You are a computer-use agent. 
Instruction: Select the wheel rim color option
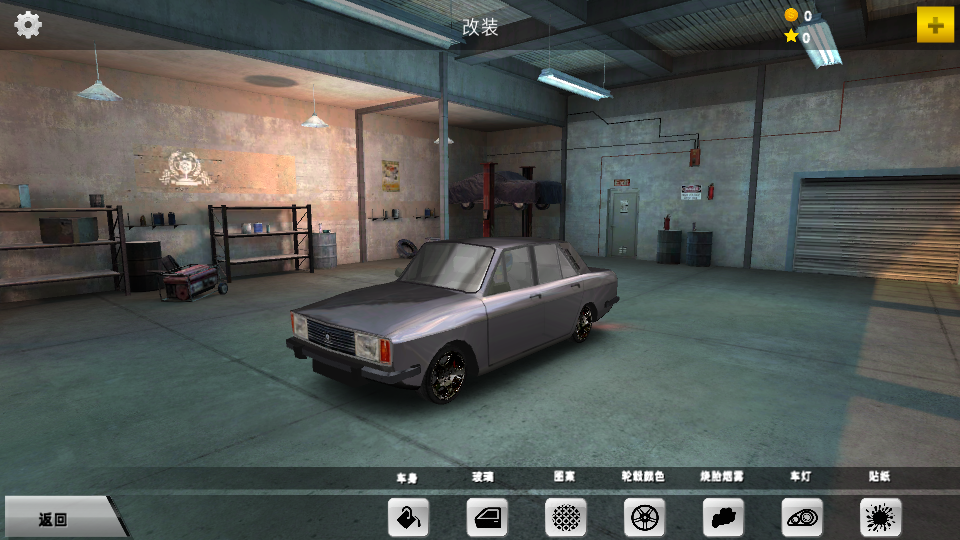[644, 517]
